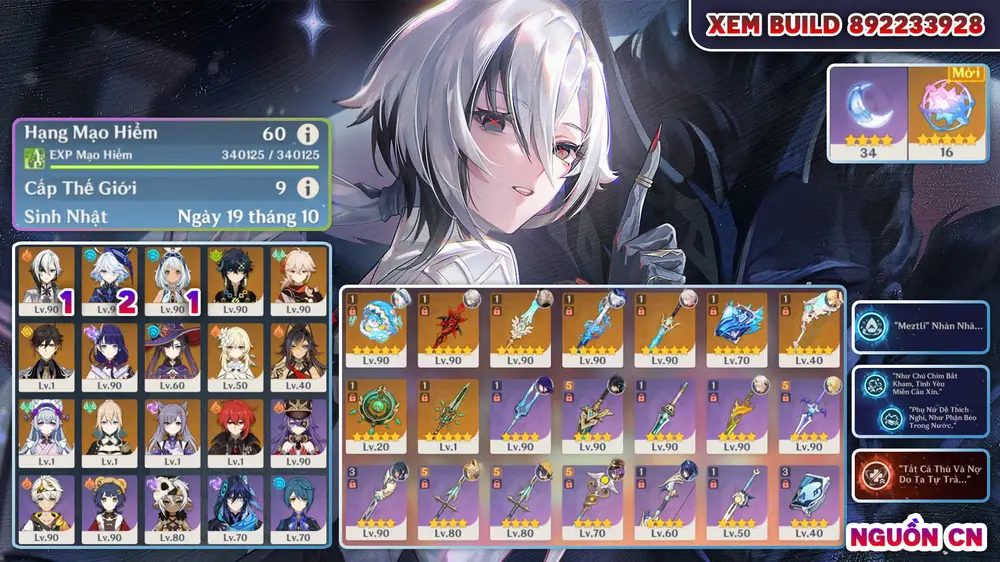Open the info icon next to Cấp Thế Giới

pyautogui.click(x=308, y=187)
